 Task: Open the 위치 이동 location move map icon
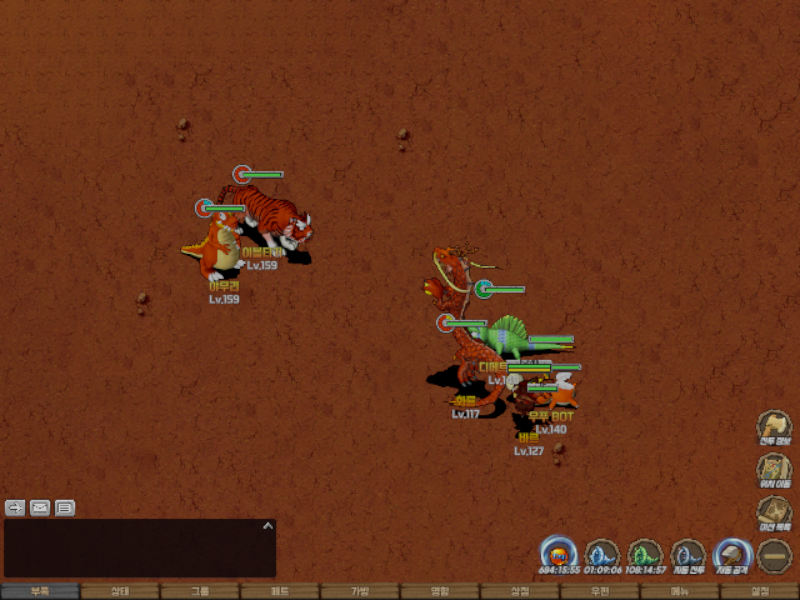click(x=773, y=469)
